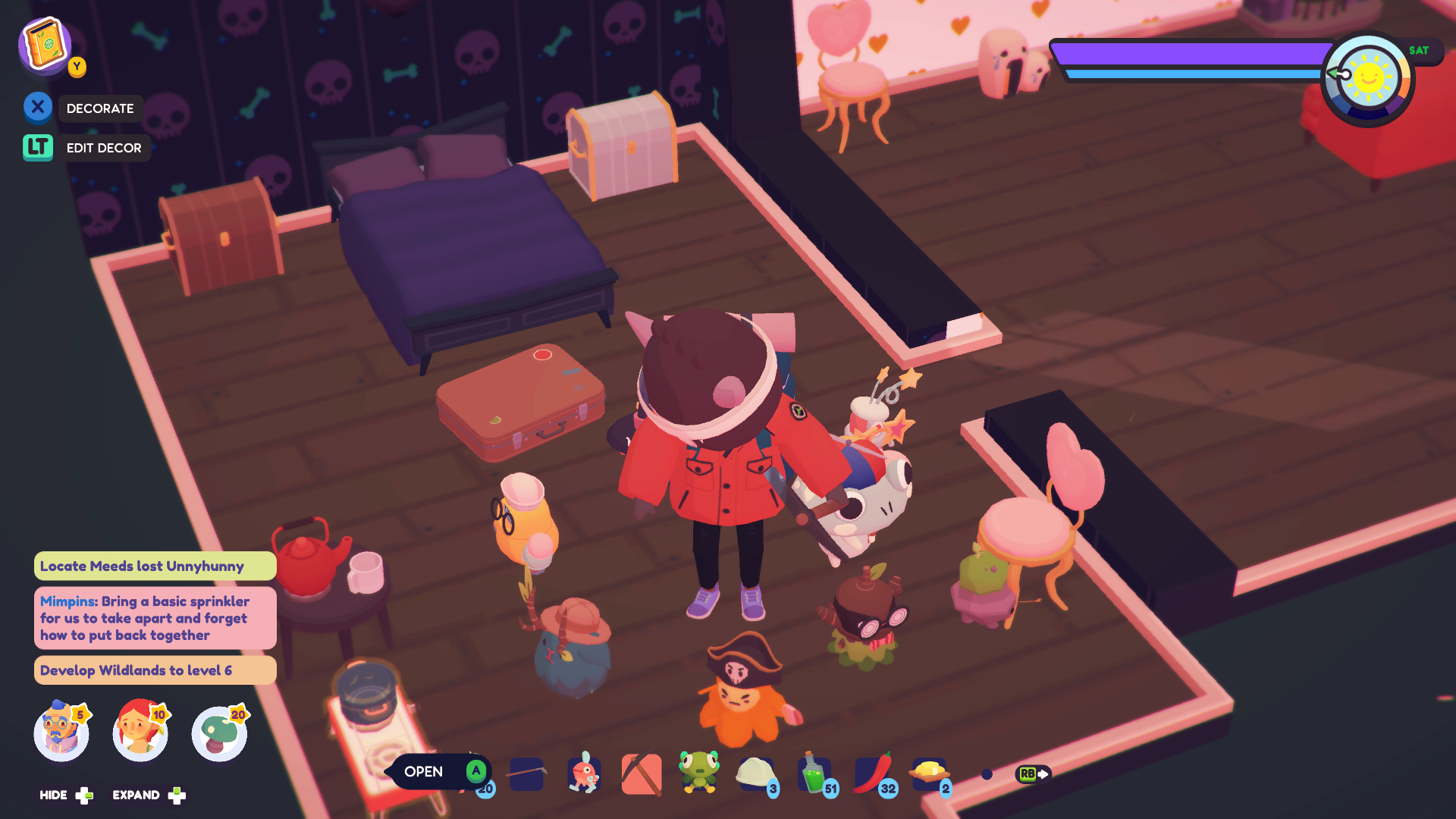Click the RB arrow to cycle hotbar page
This screenshot has width=1456, height=819.
pyautogui.click(x=1033, y=775)
